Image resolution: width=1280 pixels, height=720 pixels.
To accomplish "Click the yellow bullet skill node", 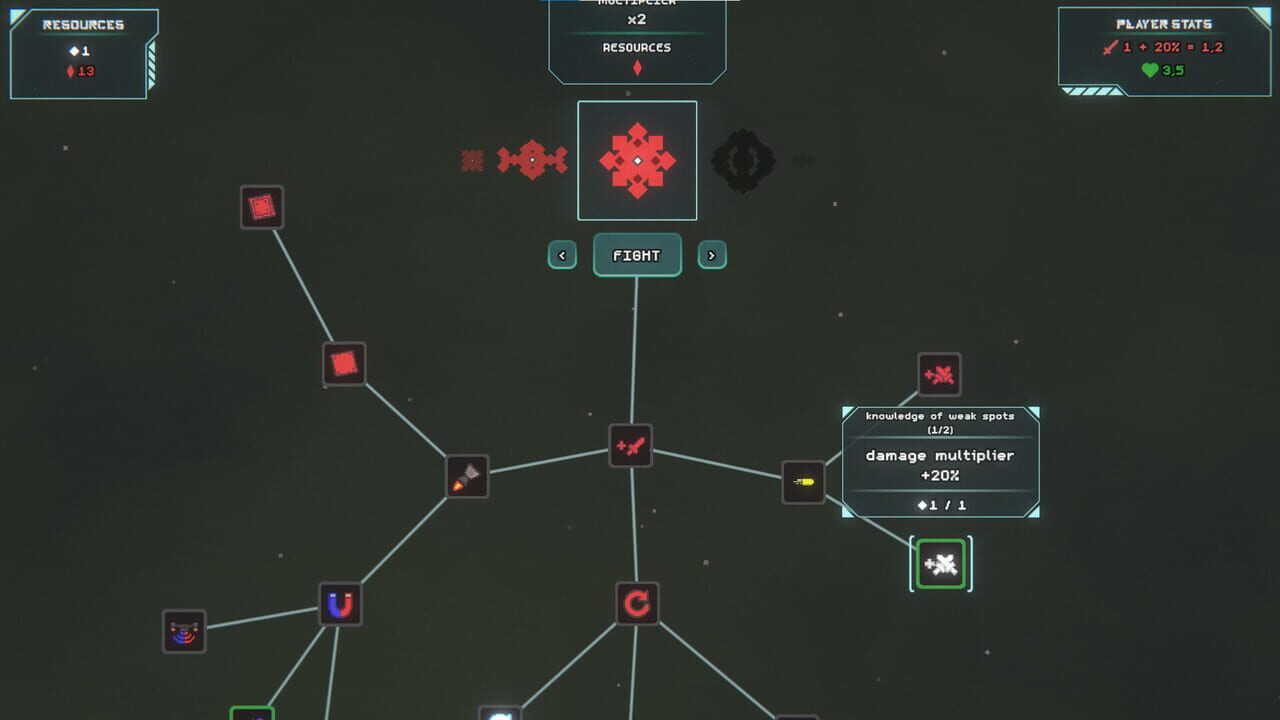I will click(x=803, y=481).
